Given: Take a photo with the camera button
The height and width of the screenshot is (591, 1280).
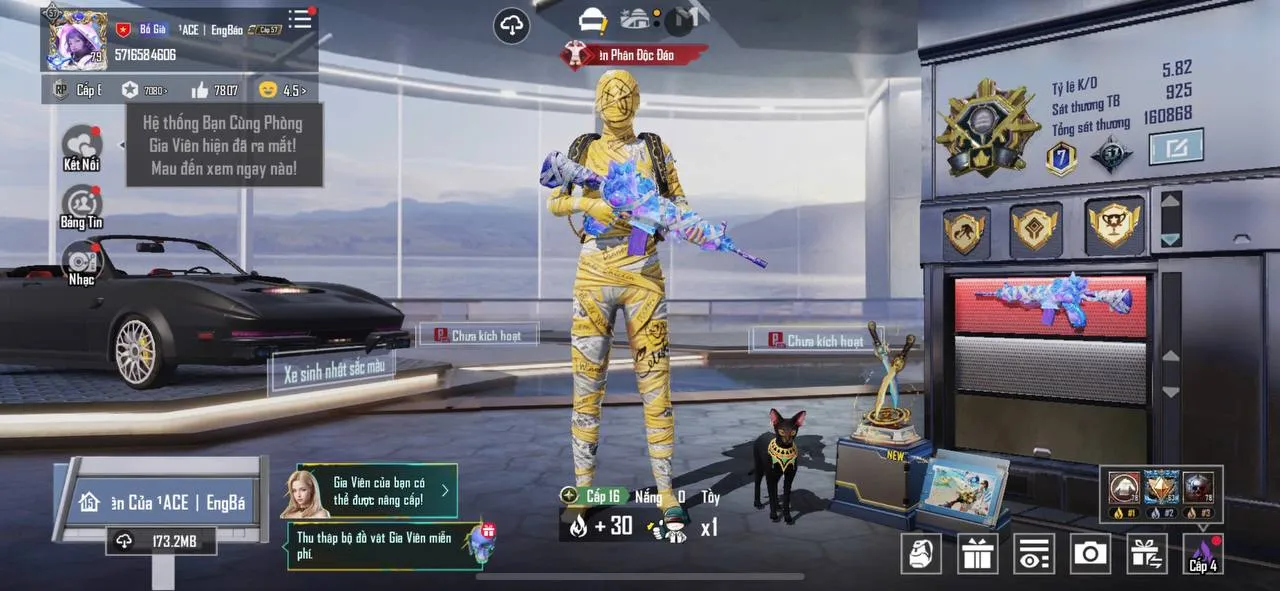Looking at the screenshot, I should (x=1090, y=553).
